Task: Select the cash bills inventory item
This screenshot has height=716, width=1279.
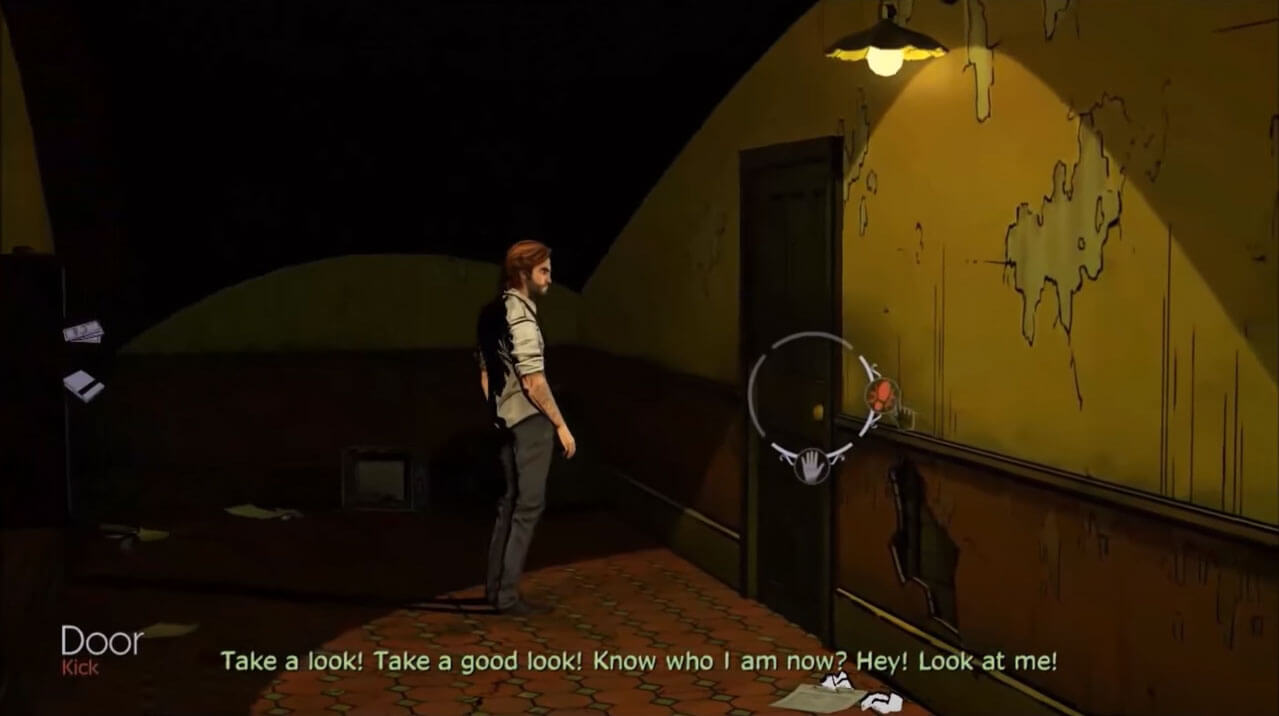Action: (83, 331)
